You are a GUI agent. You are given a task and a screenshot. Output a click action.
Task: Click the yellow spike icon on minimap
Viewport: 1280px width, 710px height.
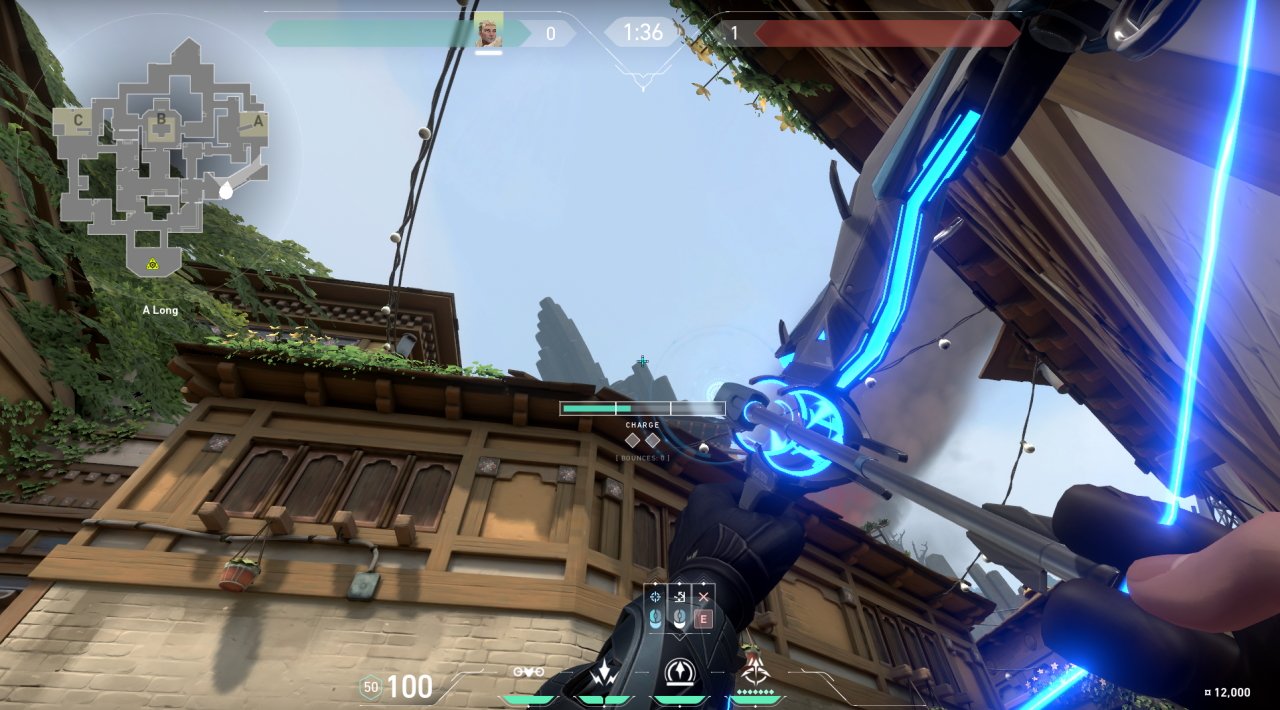pyautogui.click(x=153, y=264)
